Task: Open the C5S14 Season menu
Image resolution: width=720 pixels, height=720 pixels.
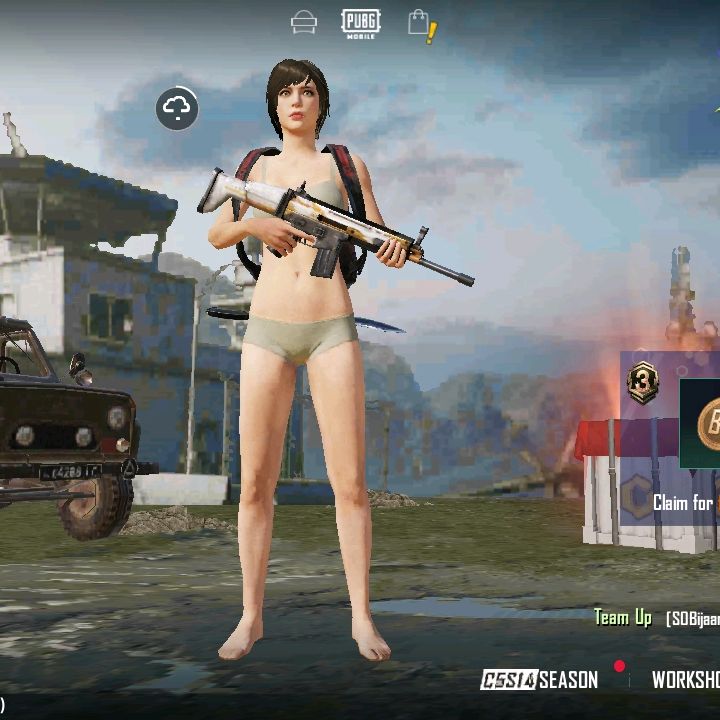Action: tap(540, 680)
